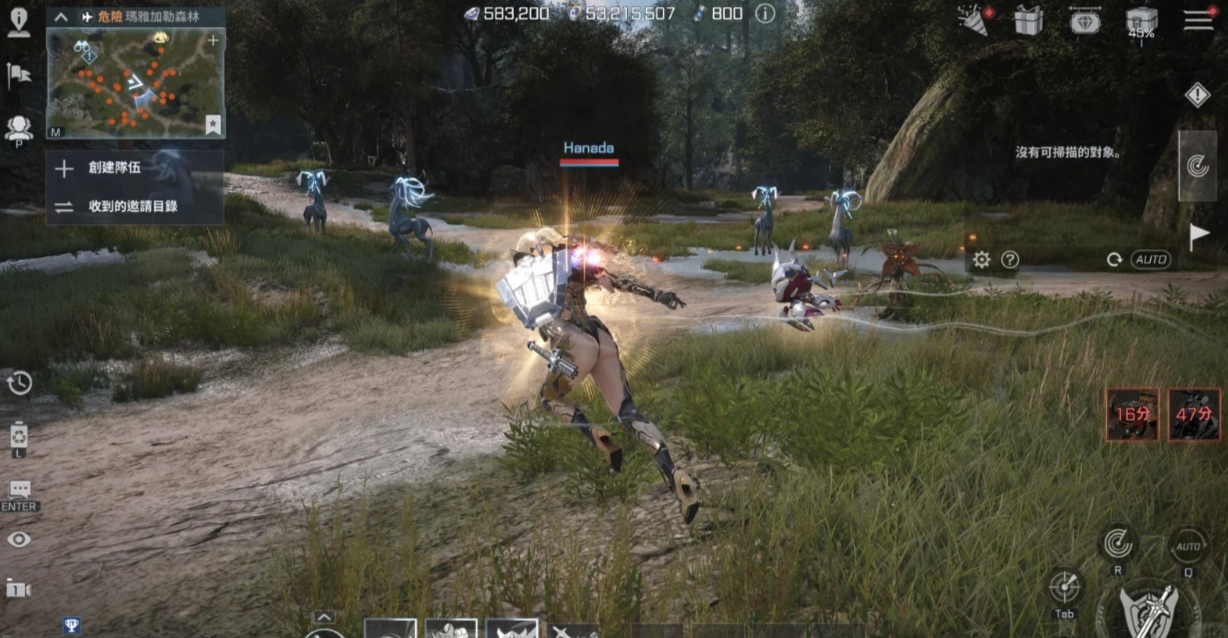
Task: Collapse the minimap with the up arrow
Action: [61, 17]
